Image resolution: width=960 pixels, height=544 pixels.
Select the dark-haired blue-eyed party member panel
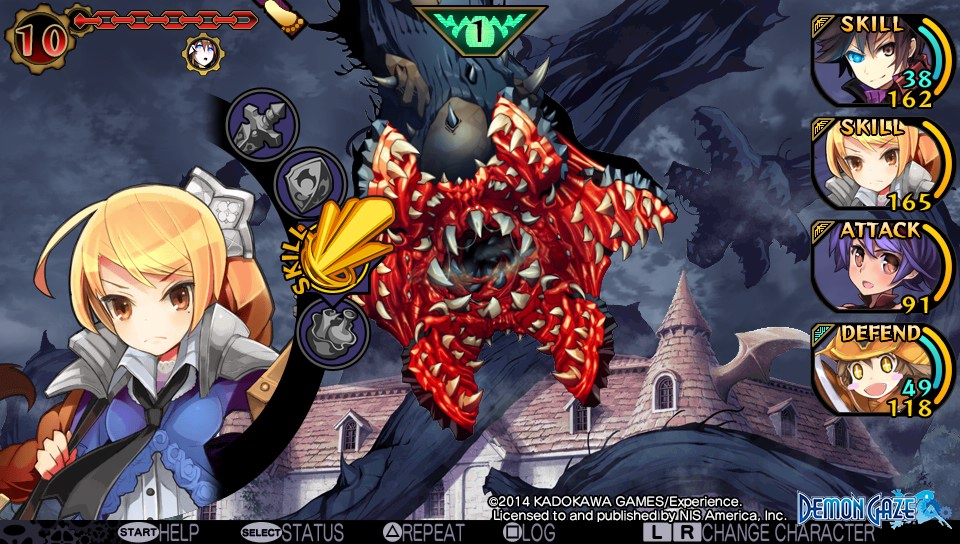point(876,60)
